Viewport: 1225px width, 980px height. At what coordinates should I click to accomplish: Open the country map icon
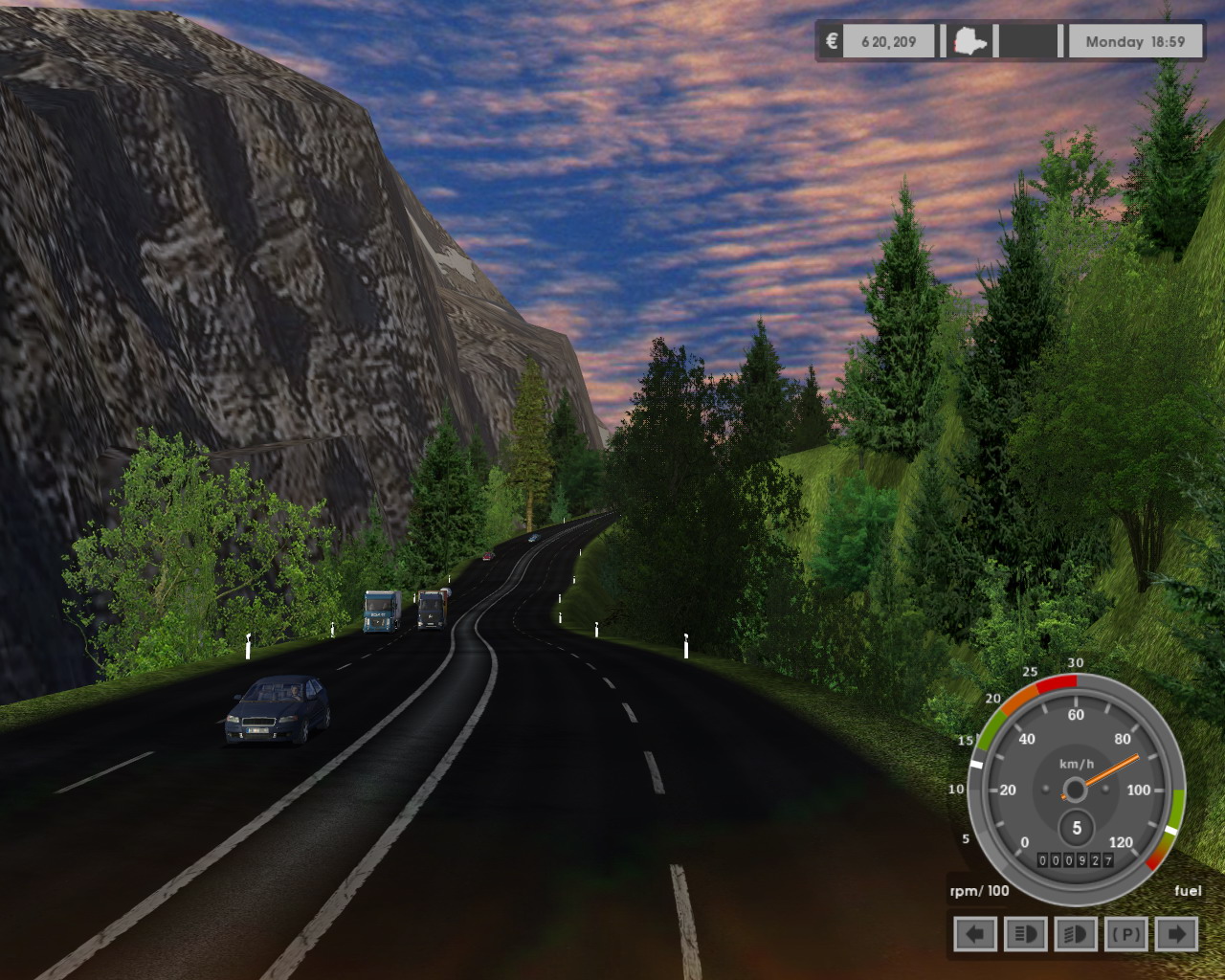969,42
